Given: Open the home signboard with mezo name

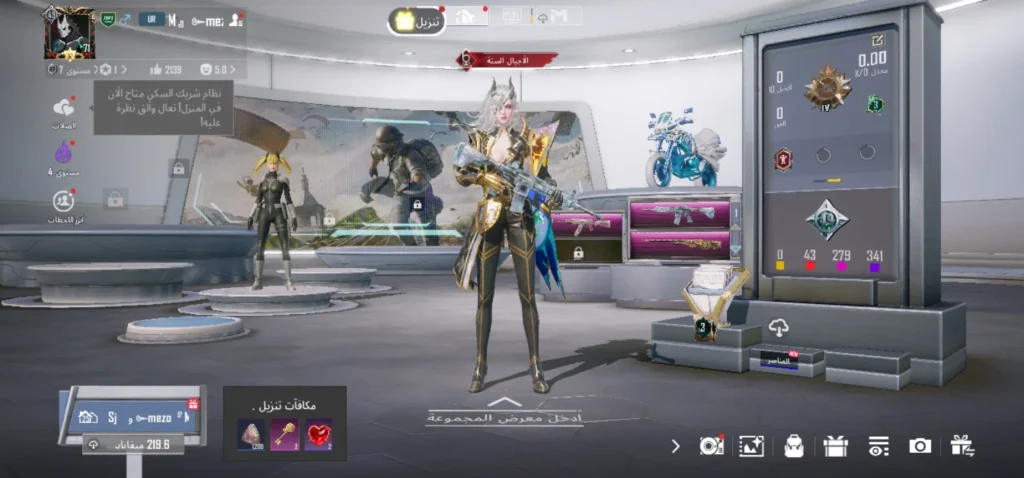Looking at the screenshot, I should 130,416.
